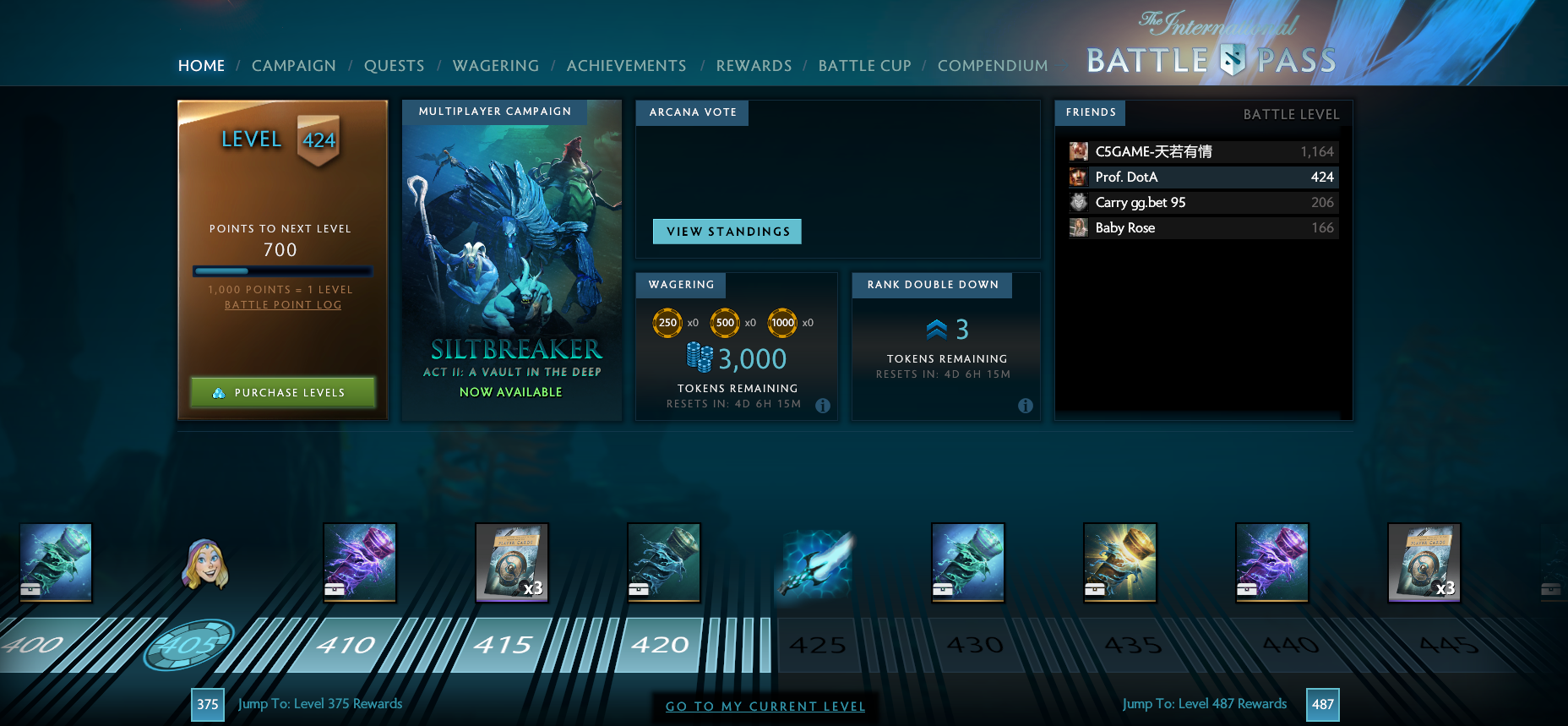Viewport: 1568px width, 726px height.
Task: Open the Battle Point Log link
Action: (283, 304)
